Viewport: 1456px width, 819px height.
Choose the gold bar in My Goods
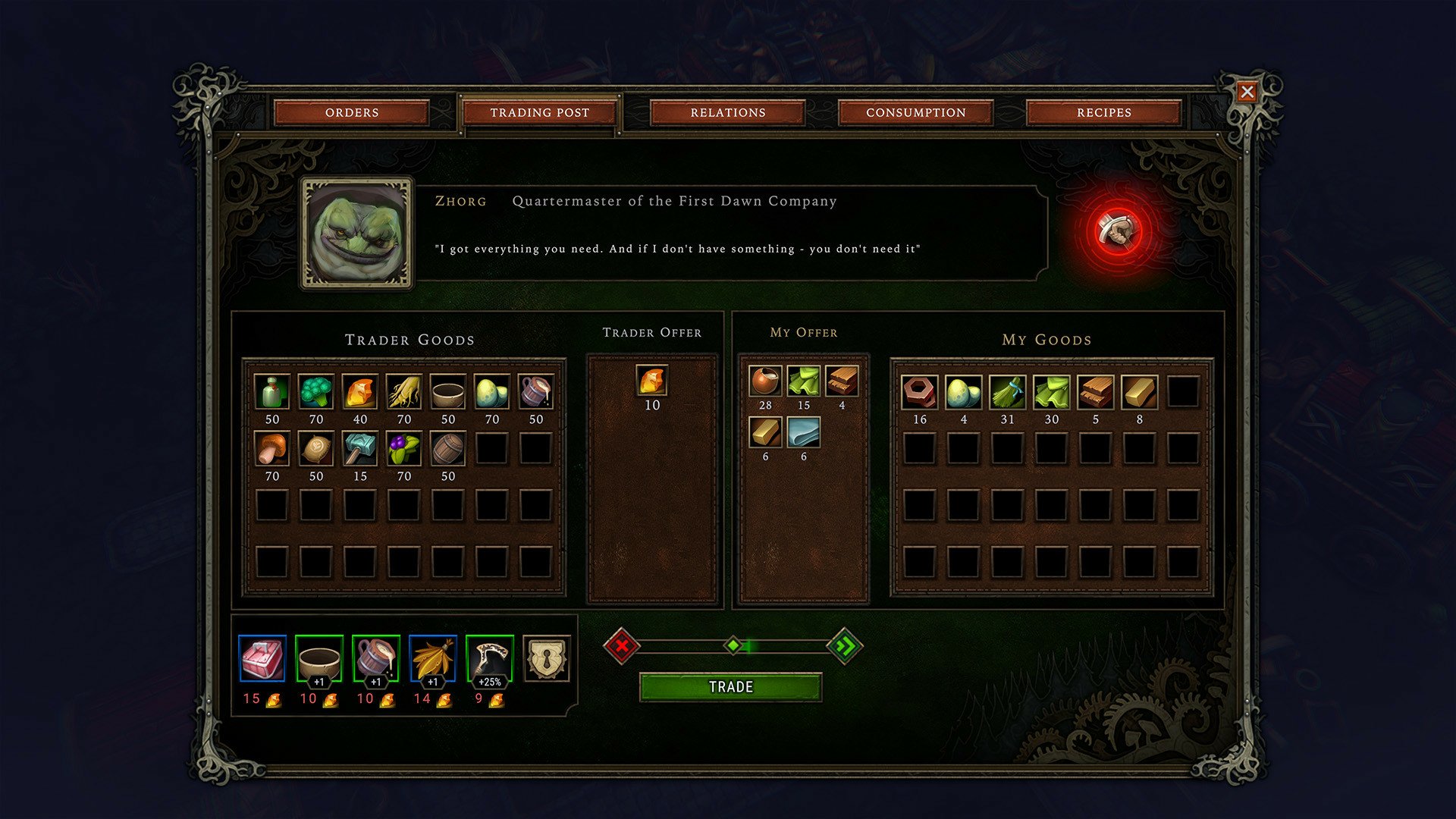pos(1139,392)
